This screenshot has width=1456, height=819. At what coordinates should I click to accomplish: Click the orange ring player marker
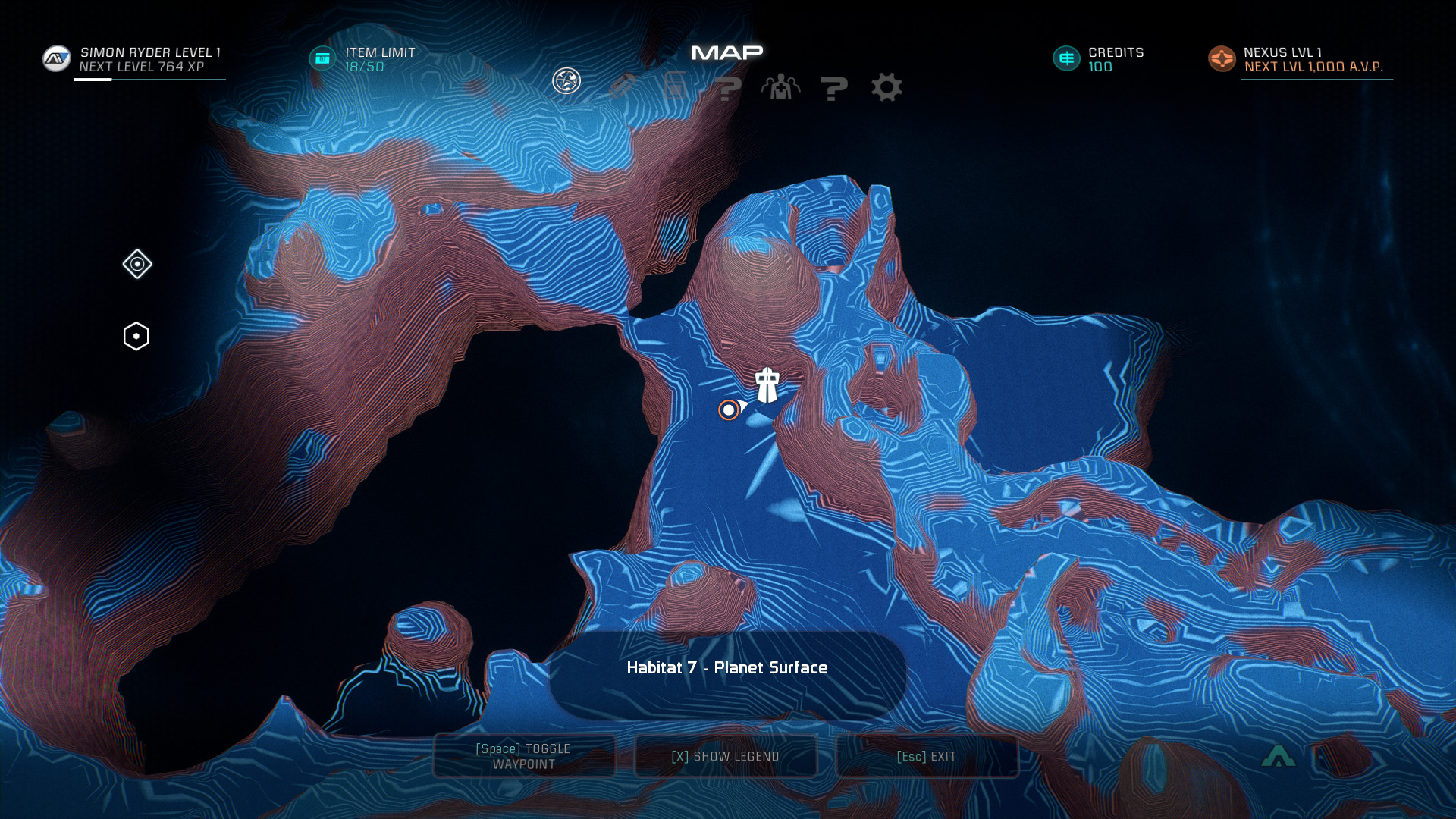click(x=729, y=410)
